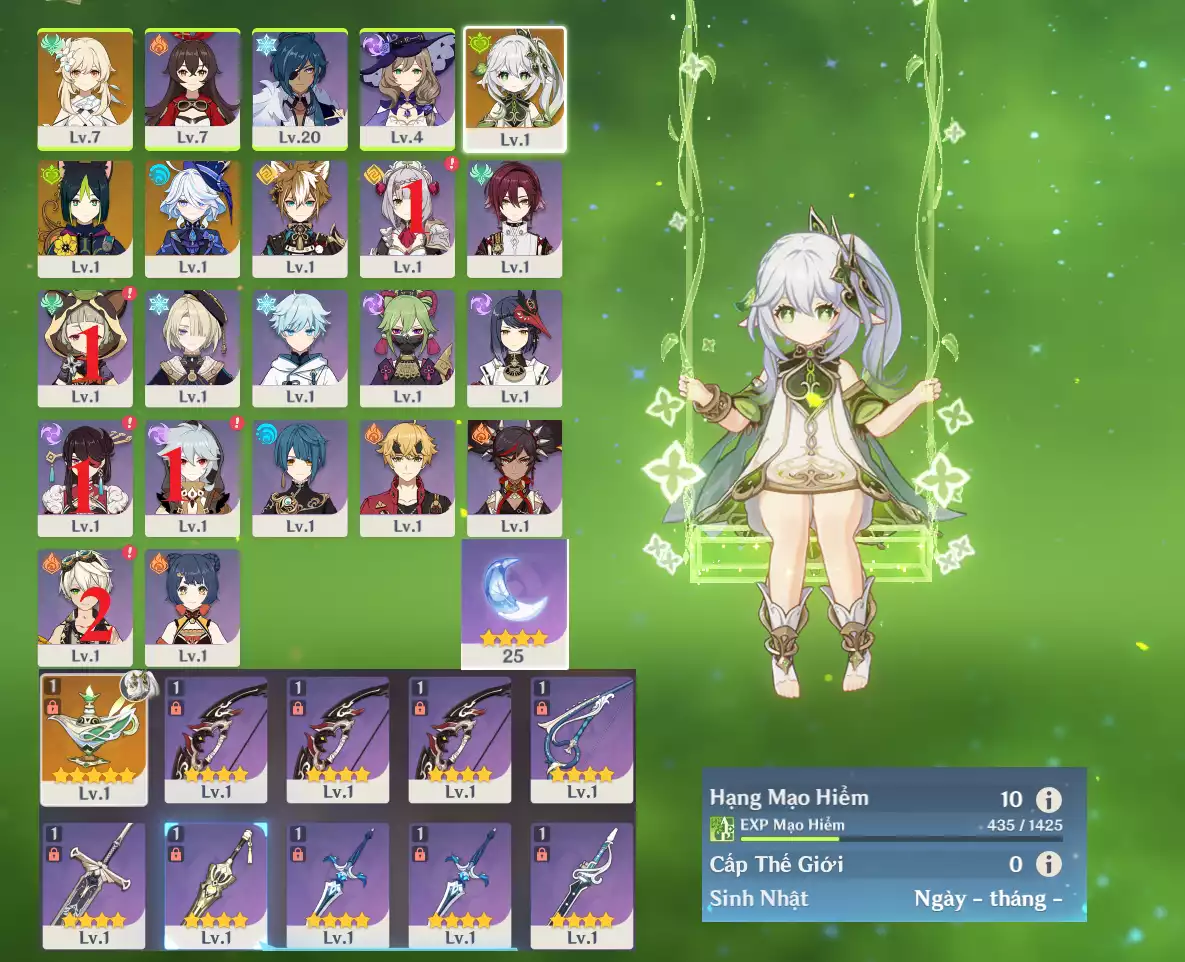Show info for Cấp Thế Giới
The height and width of the screenshot is (962, 1185).
pos(1048,864)
